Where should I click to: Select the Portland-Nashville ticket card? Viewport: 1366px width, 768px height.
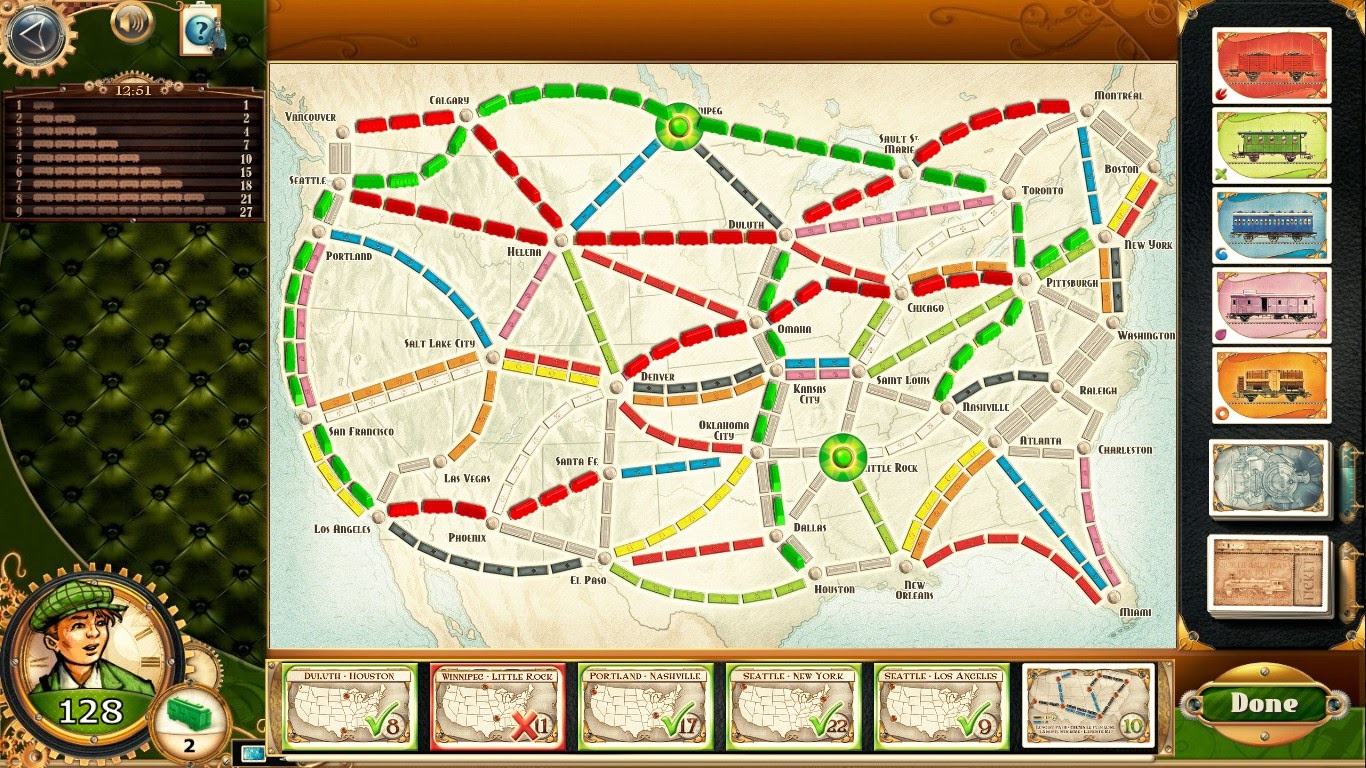(x=645, y=704)
